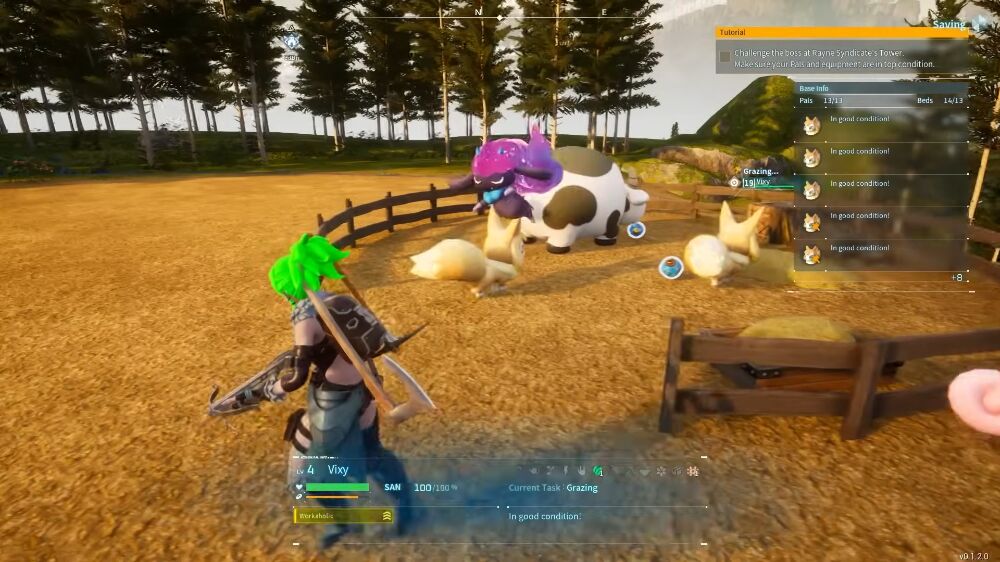Viewport: 1000px width, 562px height.
Task: Expand the +8 more pals indicator
Action: pyautogui.click(x=956, y=277)
